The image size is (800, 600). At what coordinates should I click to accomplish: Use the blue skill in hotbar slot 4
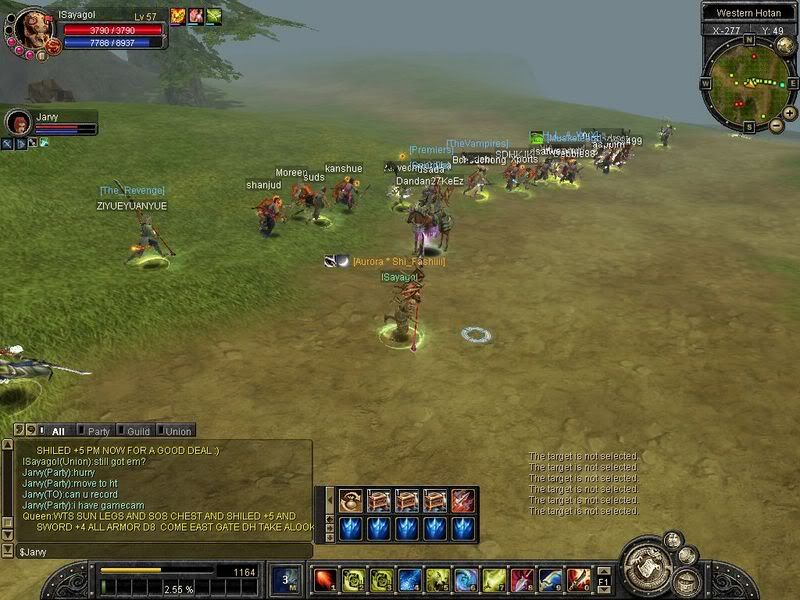[410, 579]
